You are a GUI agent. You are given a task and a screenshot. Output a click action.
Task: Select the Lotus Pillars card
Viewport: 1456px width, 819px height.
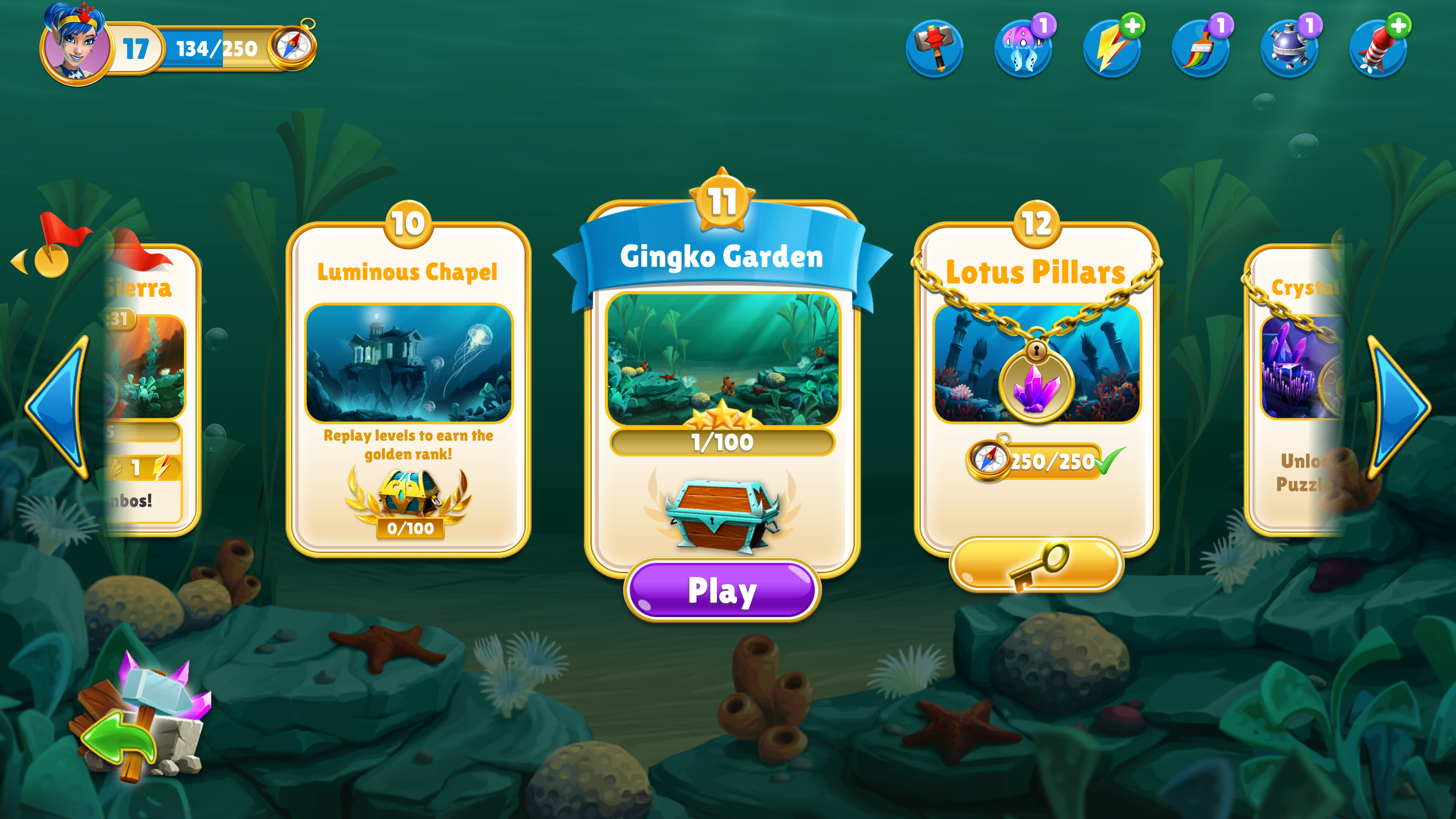click(x=1037, y=395)
